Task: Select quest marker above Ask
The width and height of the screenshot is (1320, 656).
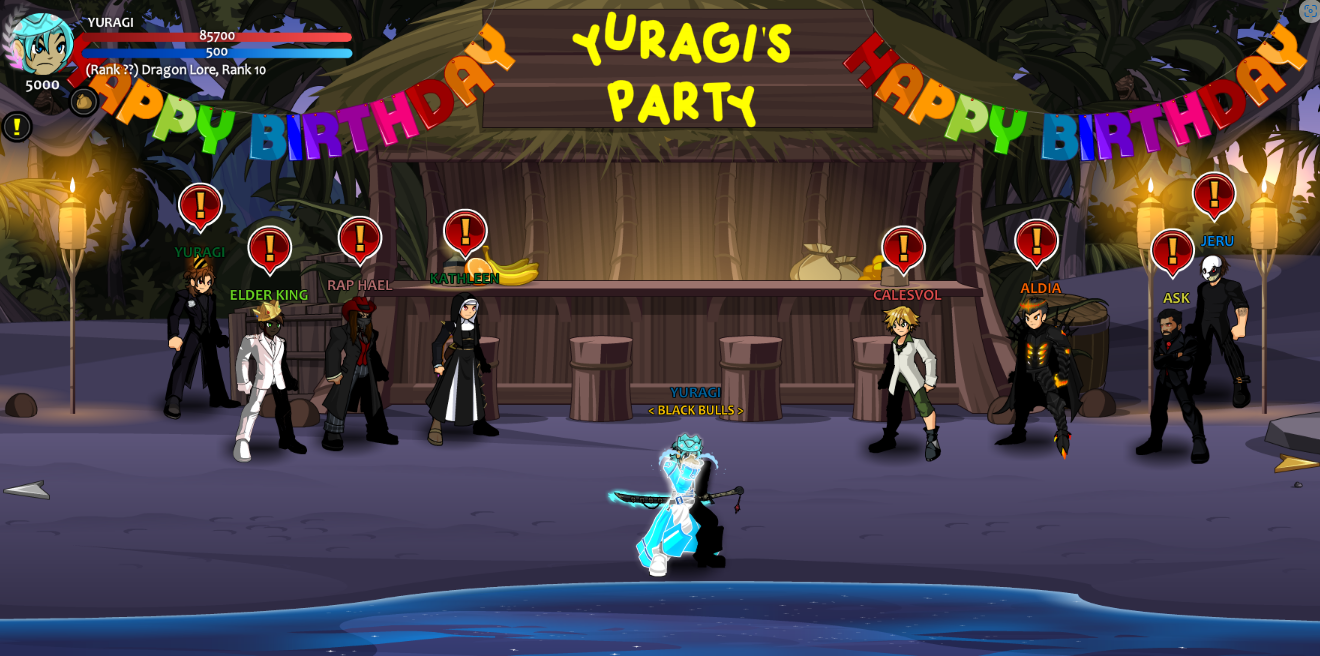Action: click(1172, 252)
